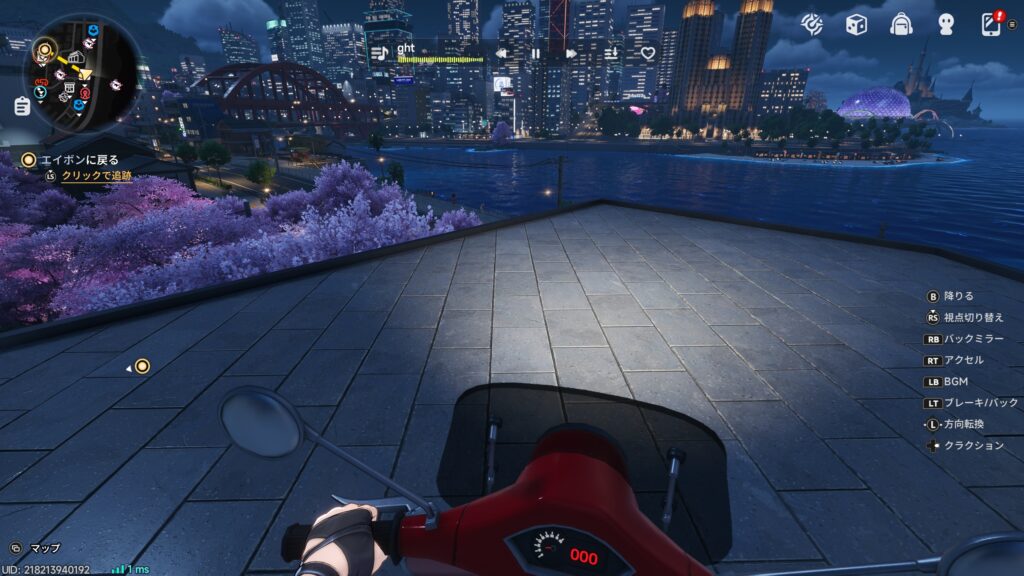Skip back to the previous track
The width and height of the screenshot is (1024, 576).
pos(501,53)
